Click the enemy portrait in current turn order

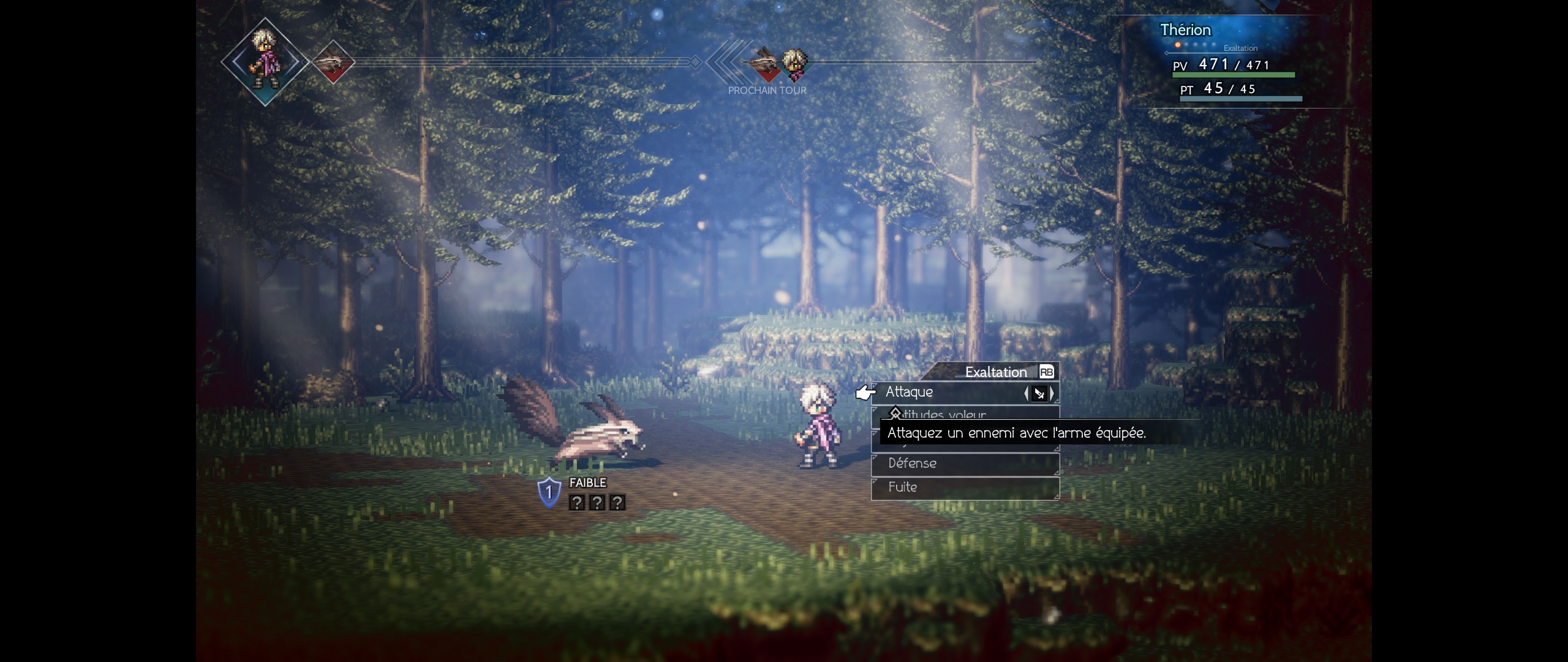point(333,62)
